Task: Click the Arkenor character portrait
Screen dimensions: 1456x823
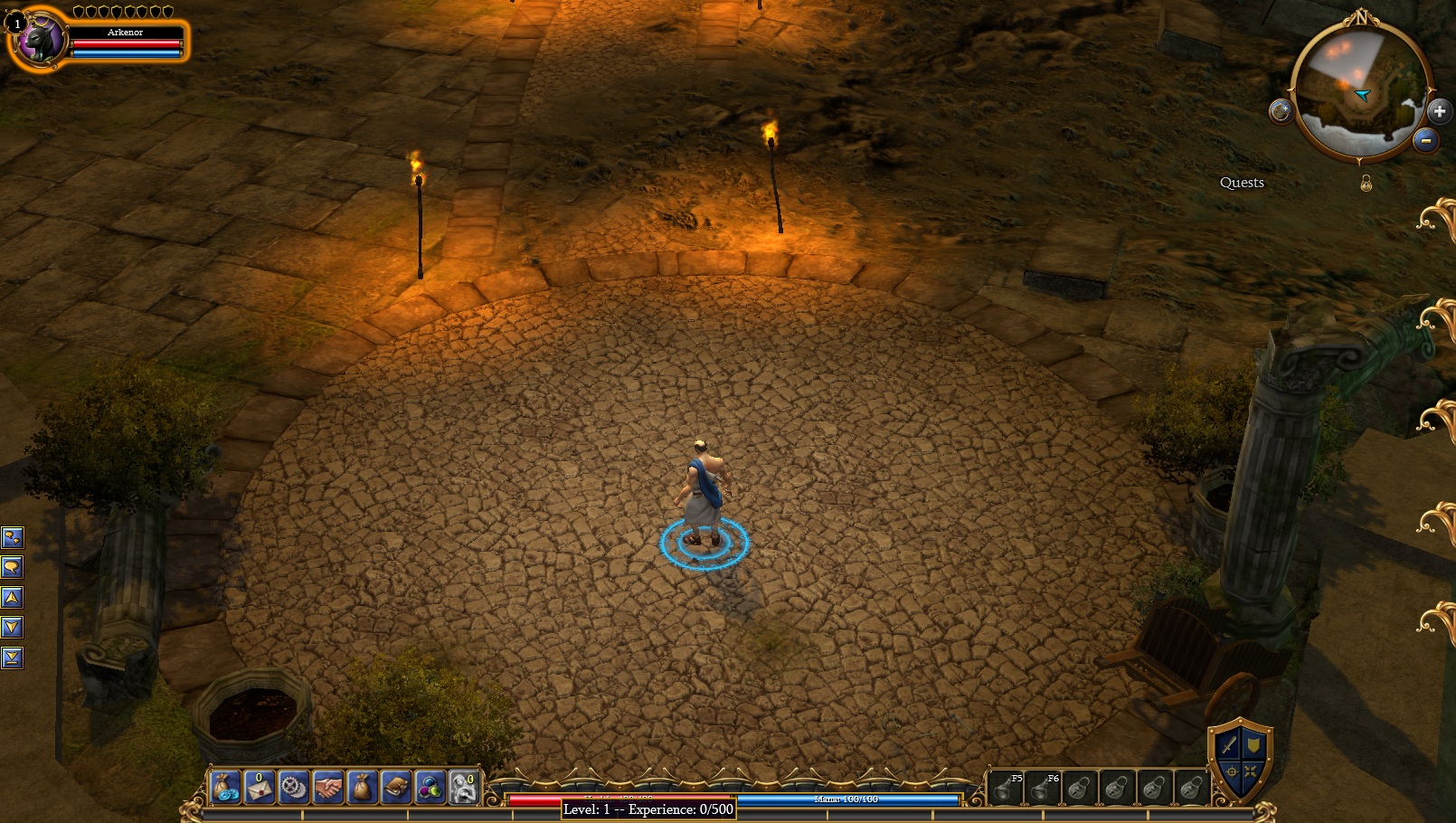Action: [x=41, y=40]
